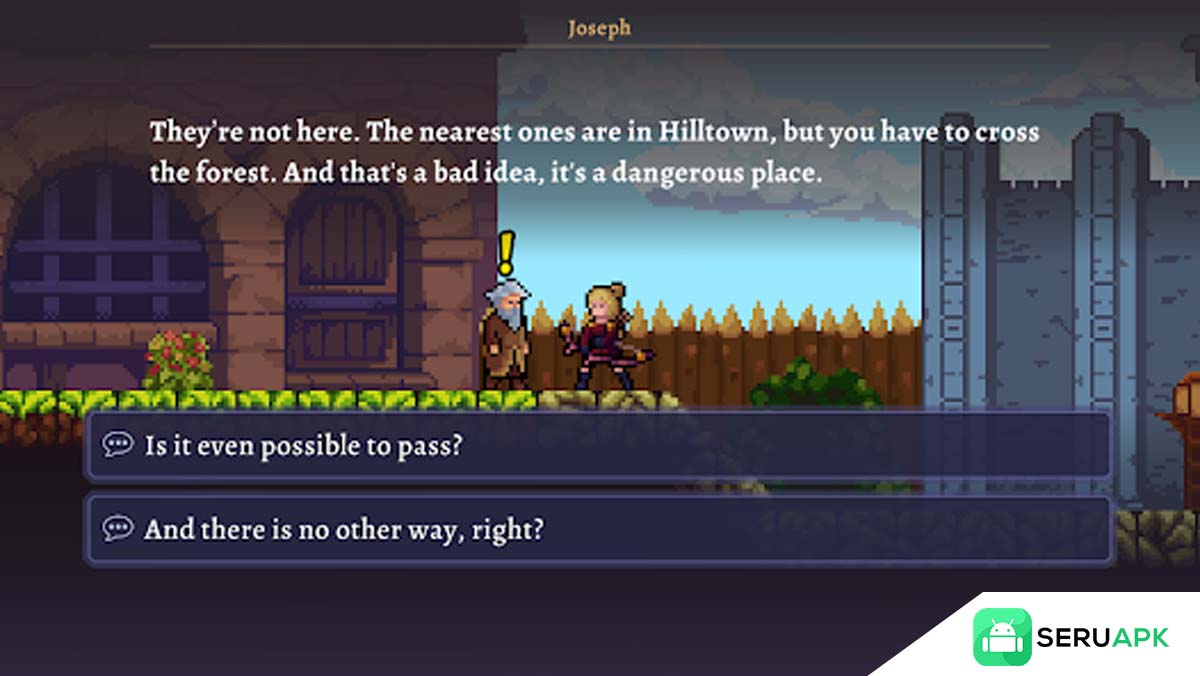The height and width of the screenshot is (676, 1200).
Task: Click the SERUAPK watermark logo
Action: [x=1071, y=637]
